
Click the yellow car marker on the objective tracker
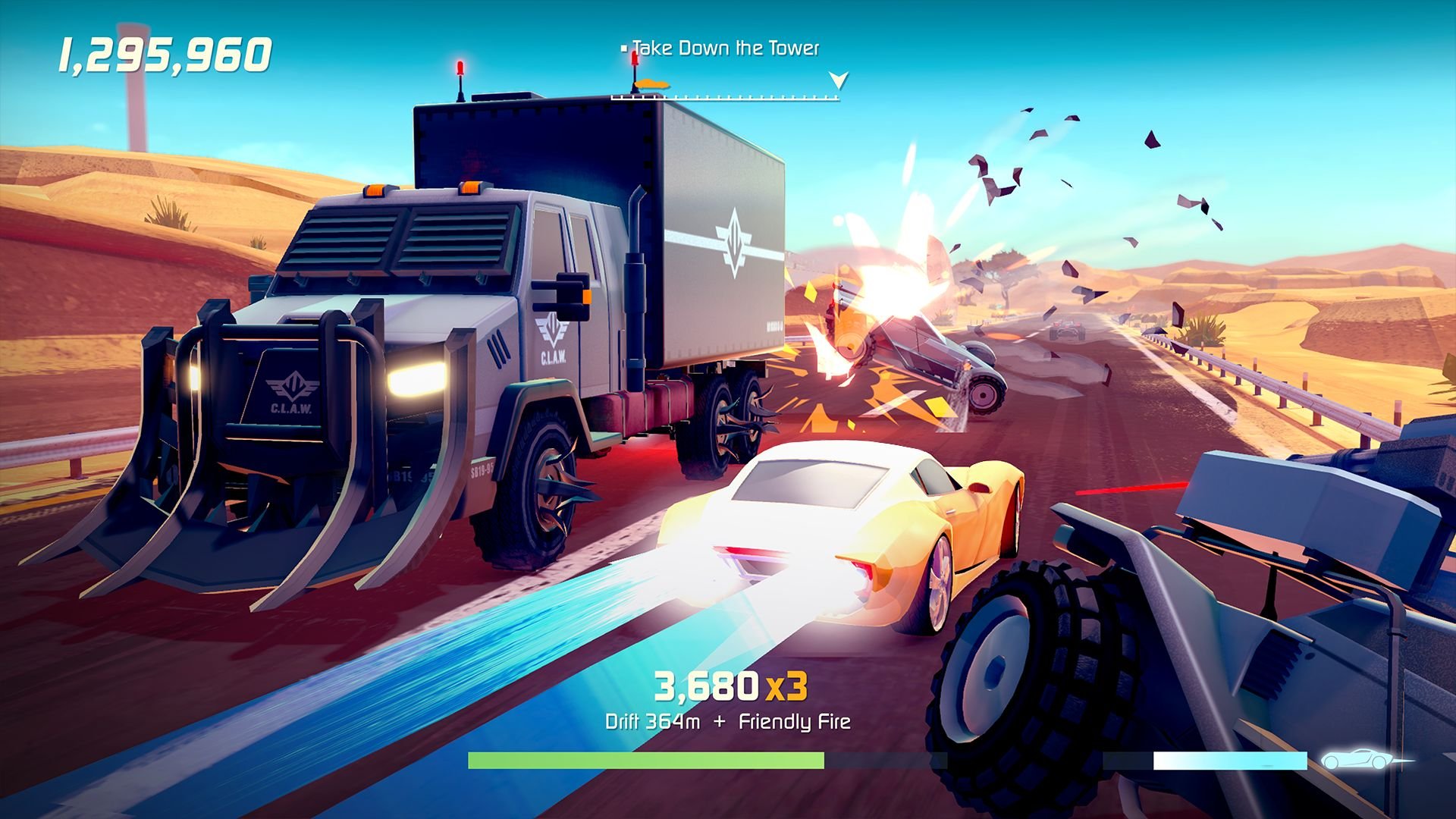point(651,85)
